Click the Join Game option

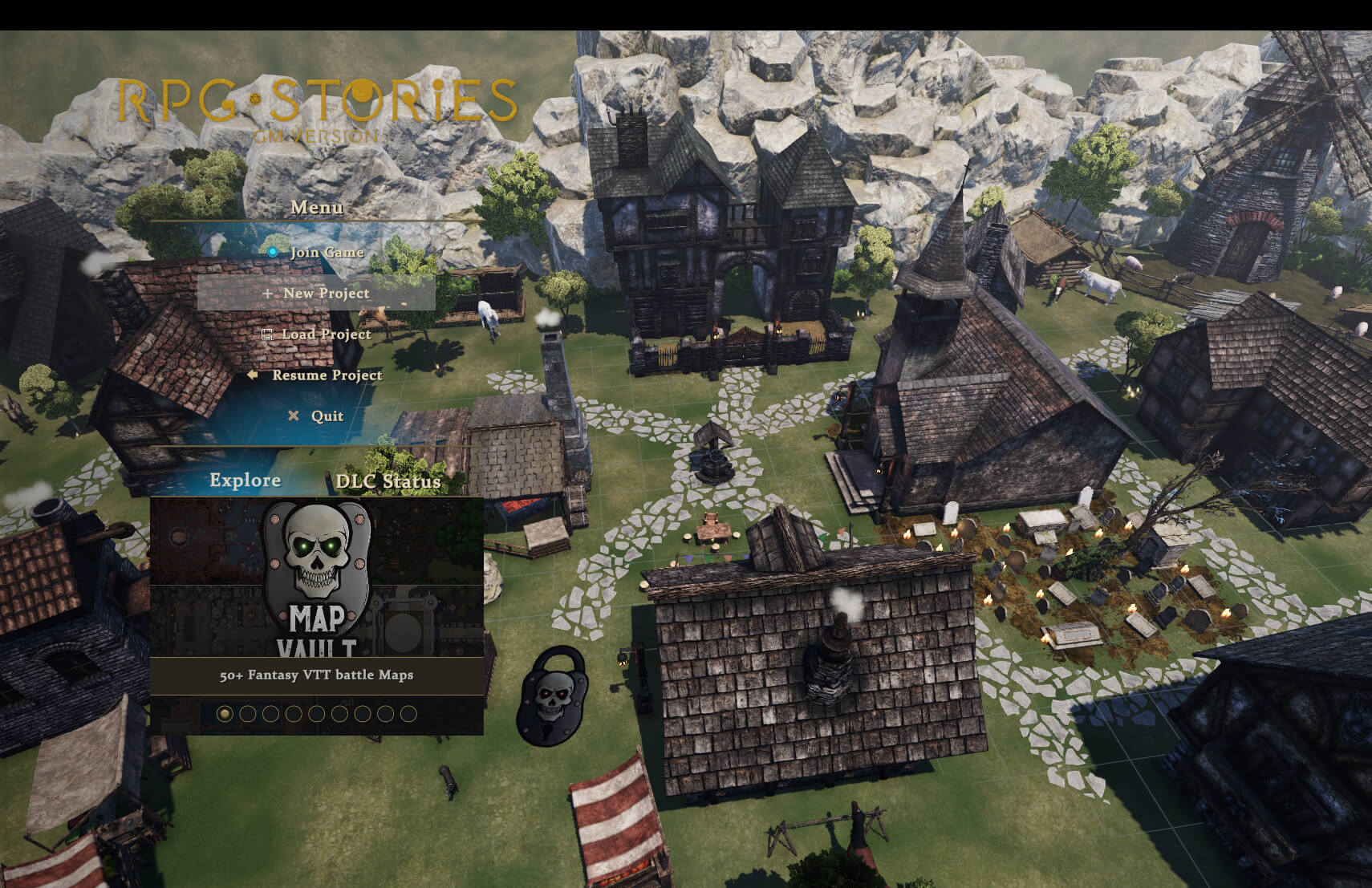327,251
